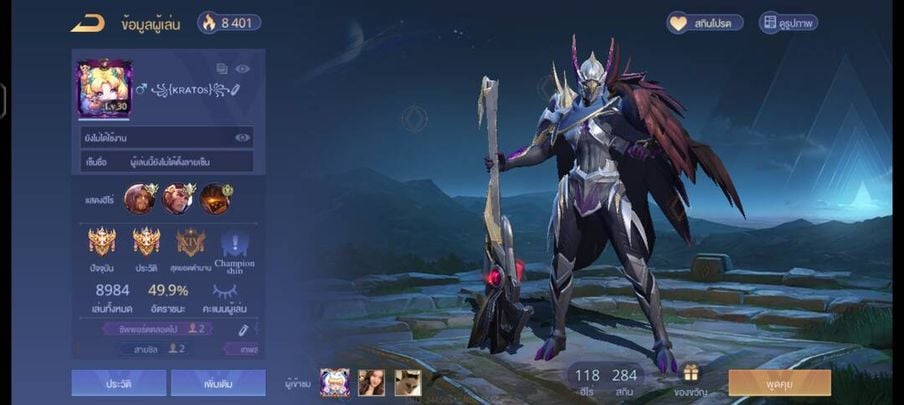Open the more (เพิ่มเติม) button
This screenshot has height=405, width=904.
[x=218, y=382]
